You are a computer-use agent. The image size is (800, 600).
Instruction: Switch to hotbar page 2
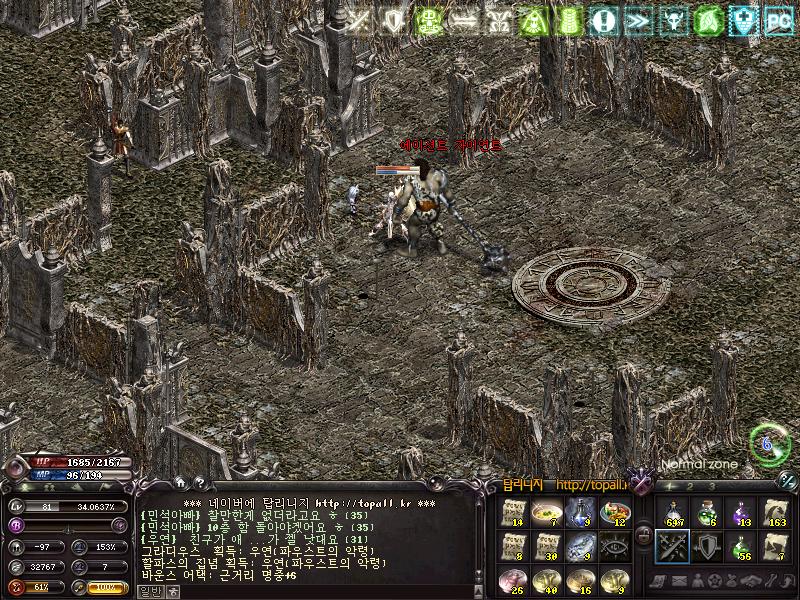coord(688,486)
